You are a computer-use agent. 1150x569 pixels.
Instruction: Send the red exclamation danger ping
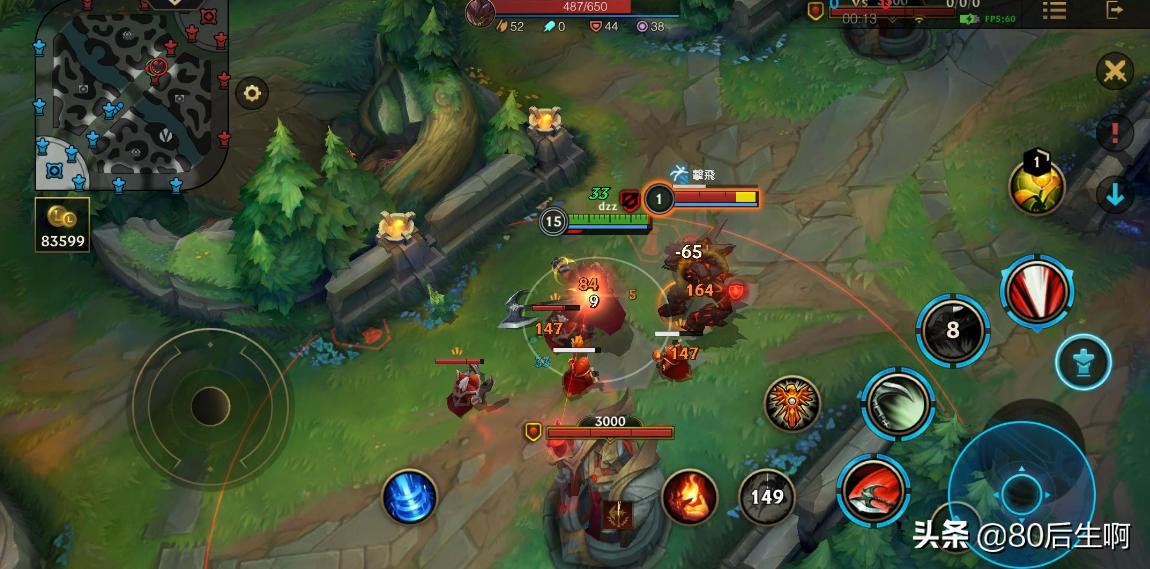point(1114,132)
